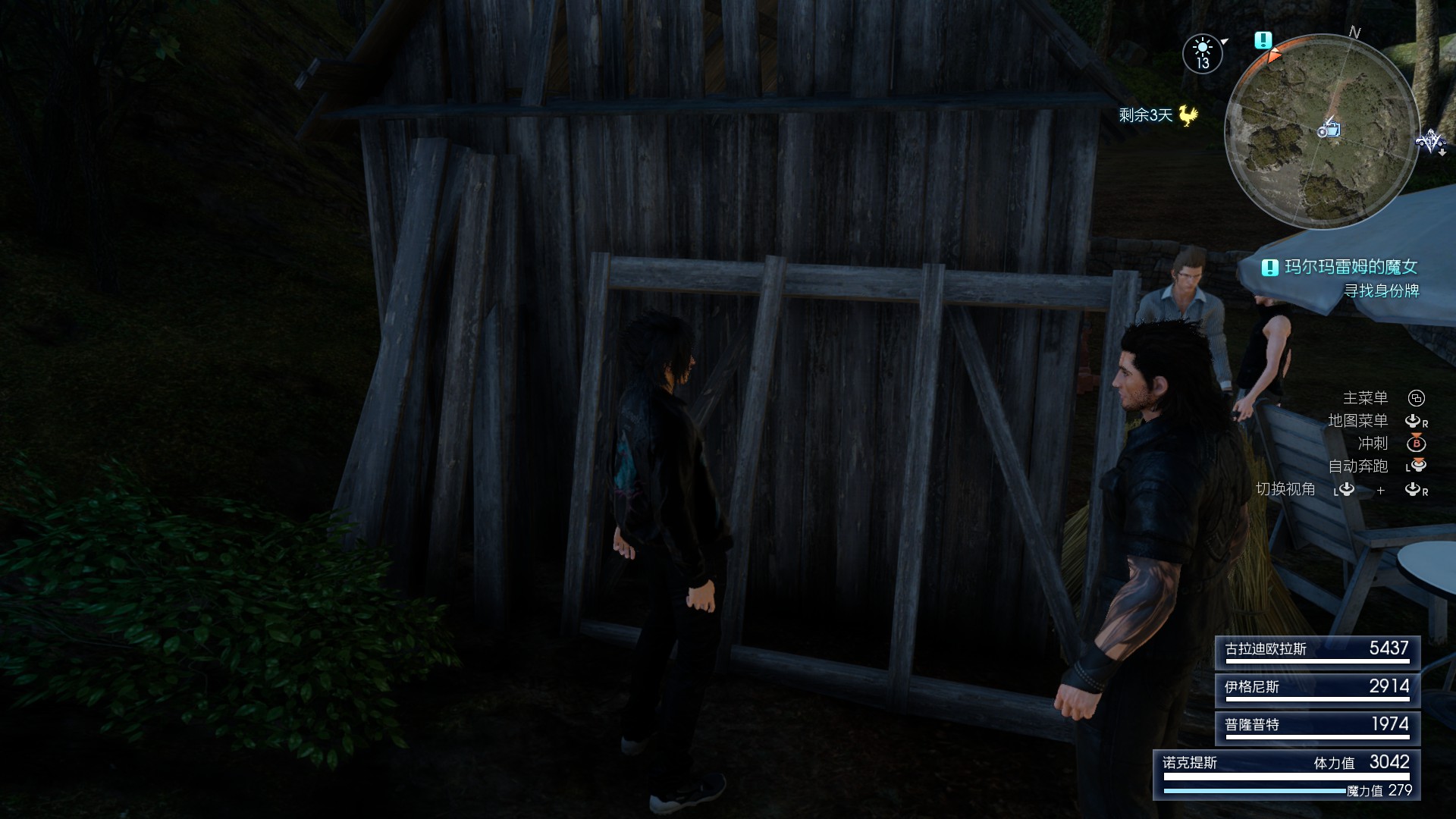The width and height of the screenshot is (1456, 819).
Task: Select 伊格尼斯 party member panel
Action: 1317,689
